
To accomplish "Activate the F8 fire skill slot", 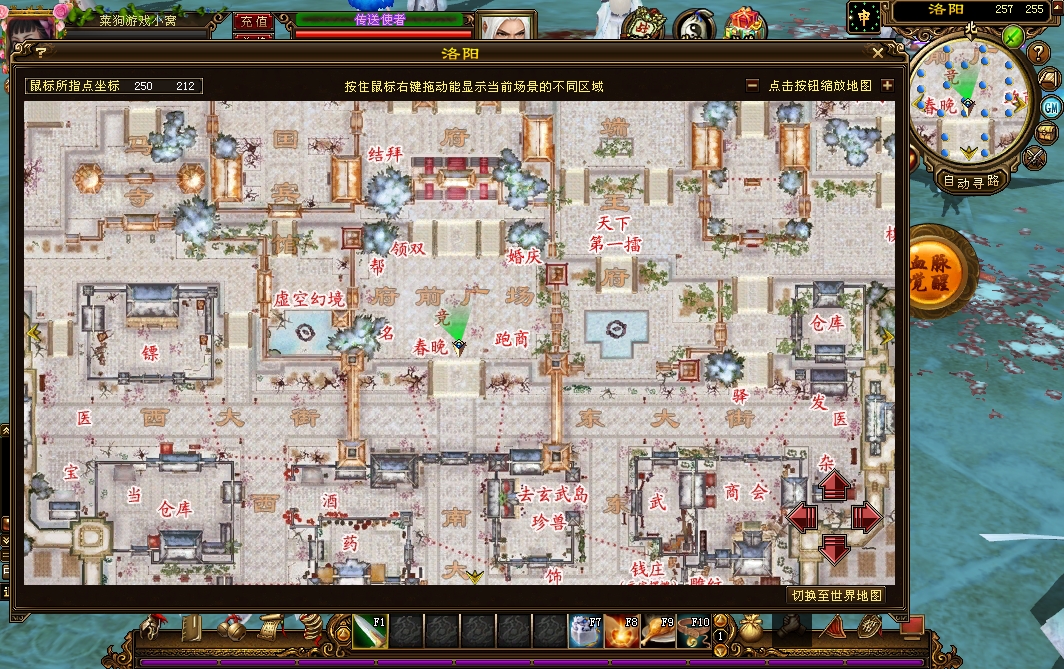I will tap(621, 631).
